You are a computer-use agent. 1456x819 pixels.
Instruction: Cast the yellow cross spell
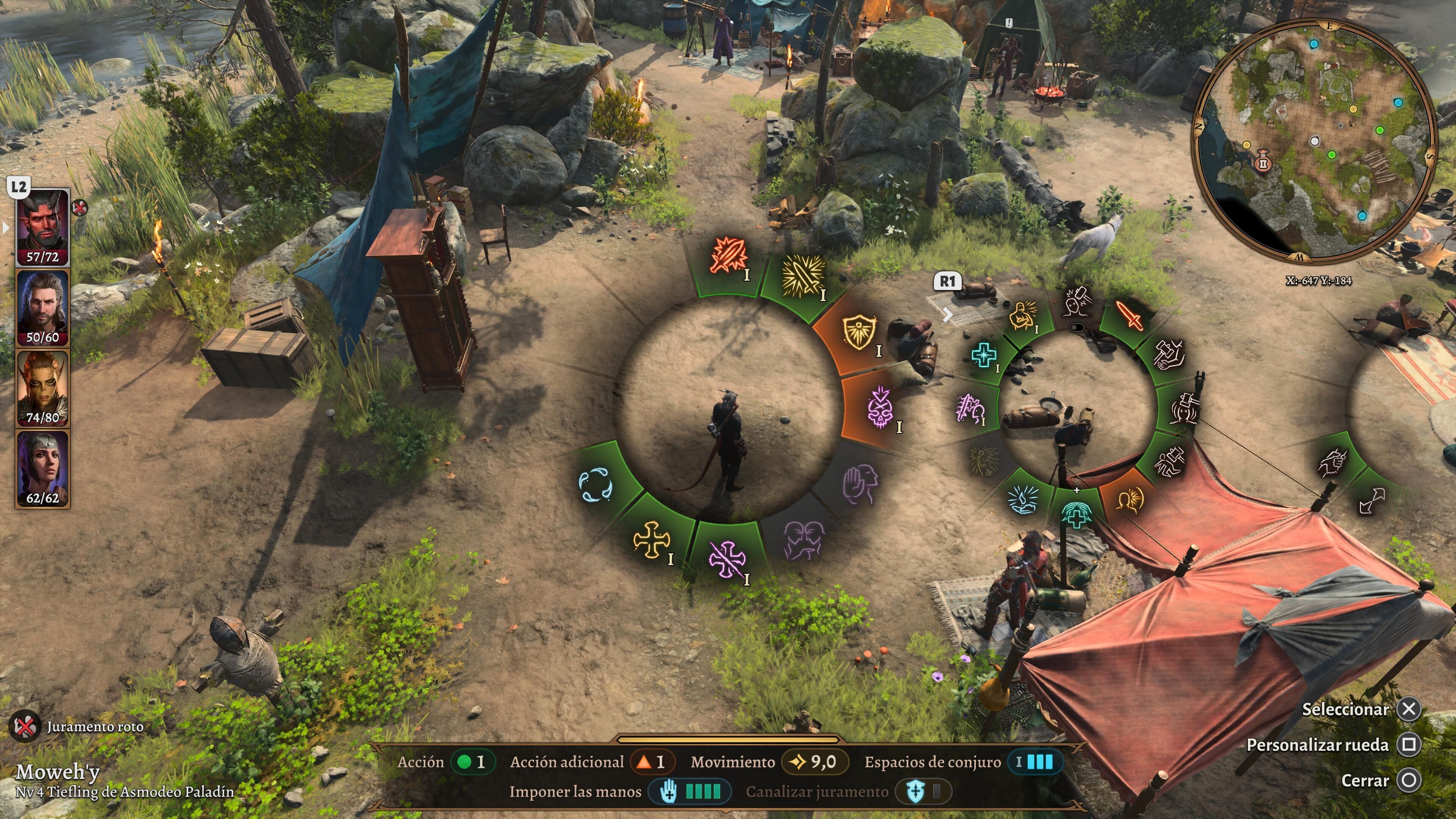[x=651, y=539]
